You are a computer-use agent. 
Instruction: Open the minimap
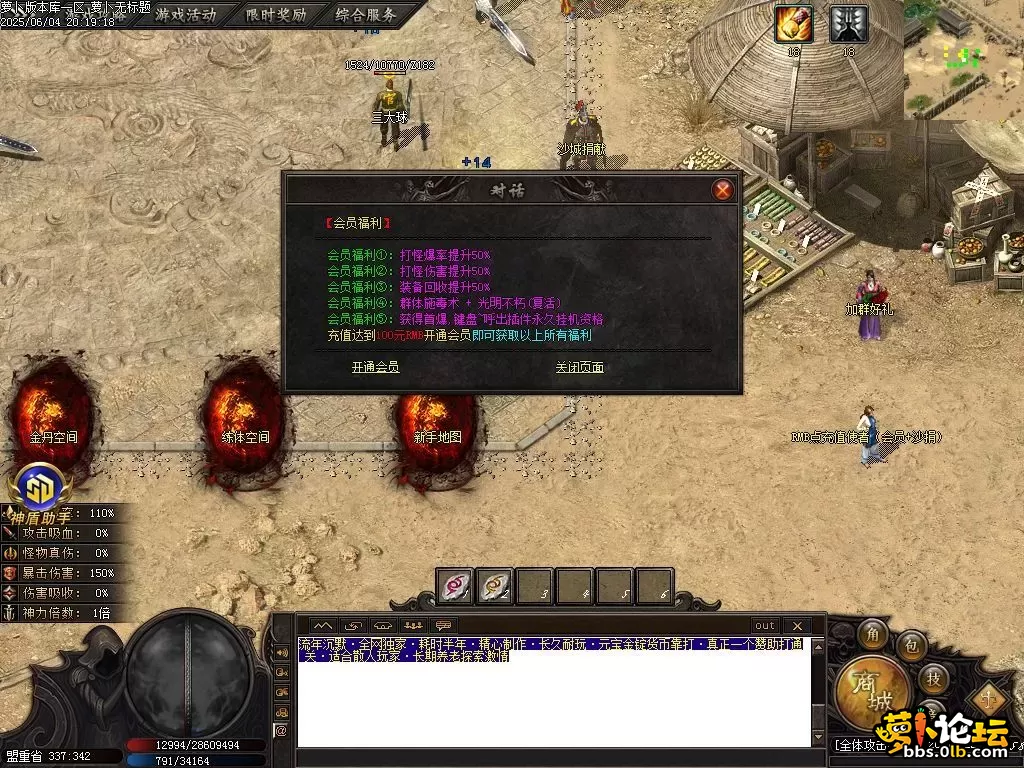pyautogui.click(x=963, y=59)
